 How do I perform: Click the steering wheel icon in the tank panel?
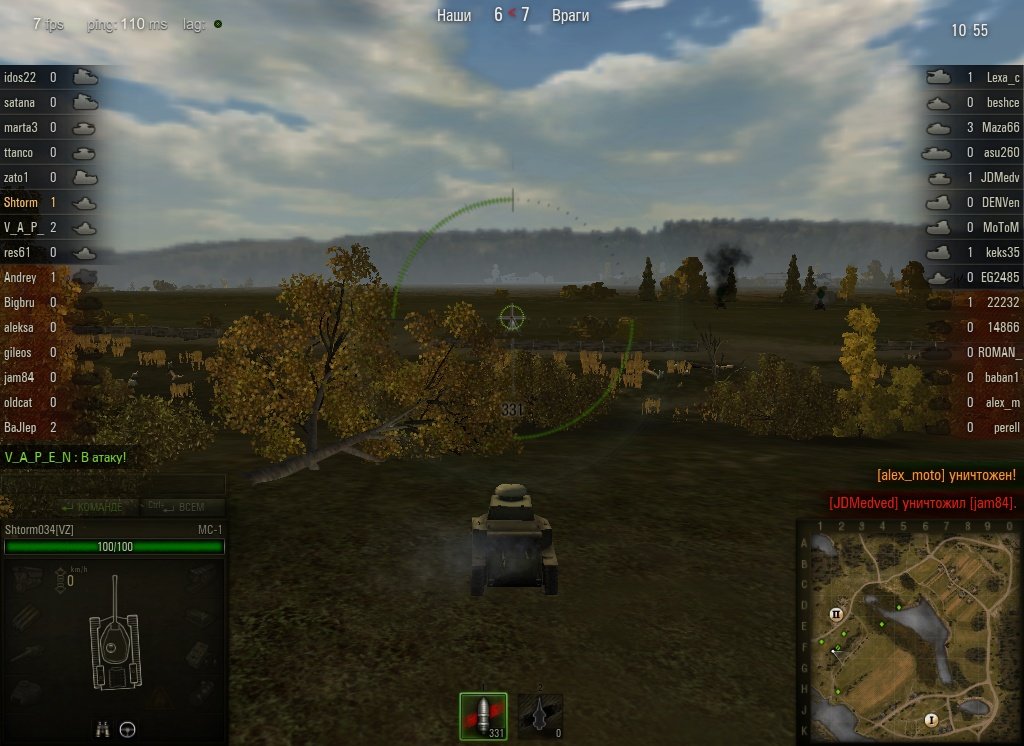click(x=128, y=729)
